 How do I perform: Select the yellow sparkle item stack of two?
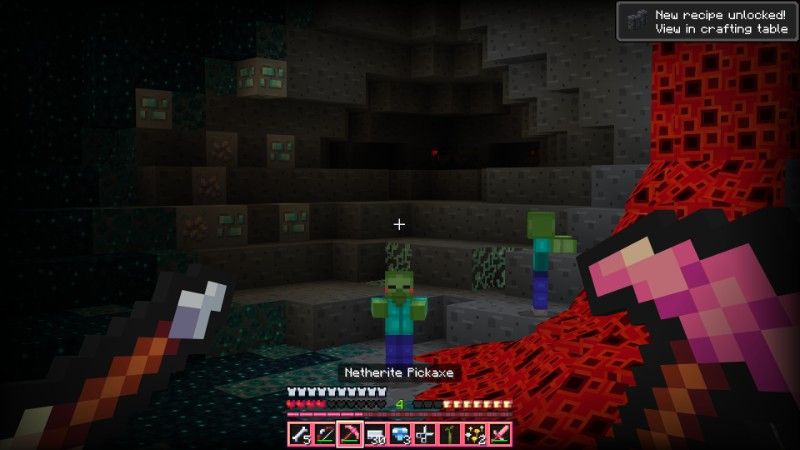point(475,435)
